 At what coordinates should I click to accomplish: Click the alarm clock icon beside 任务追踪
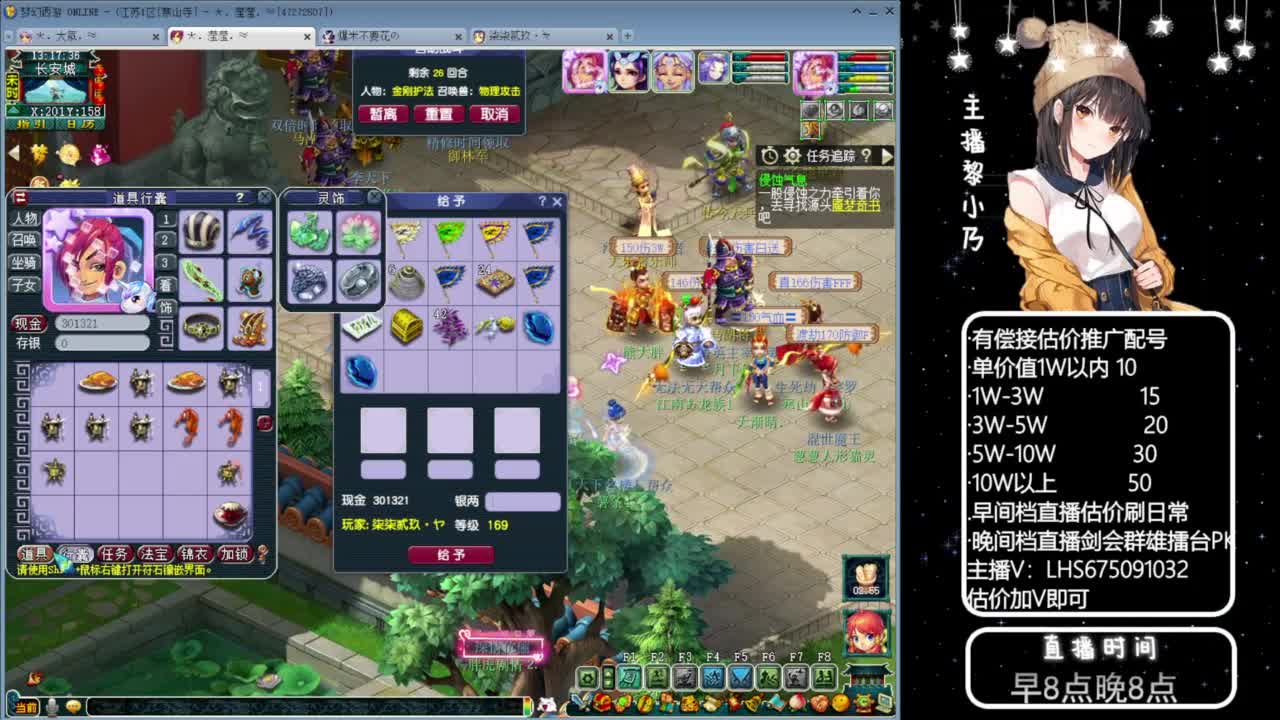pos(768,155)
